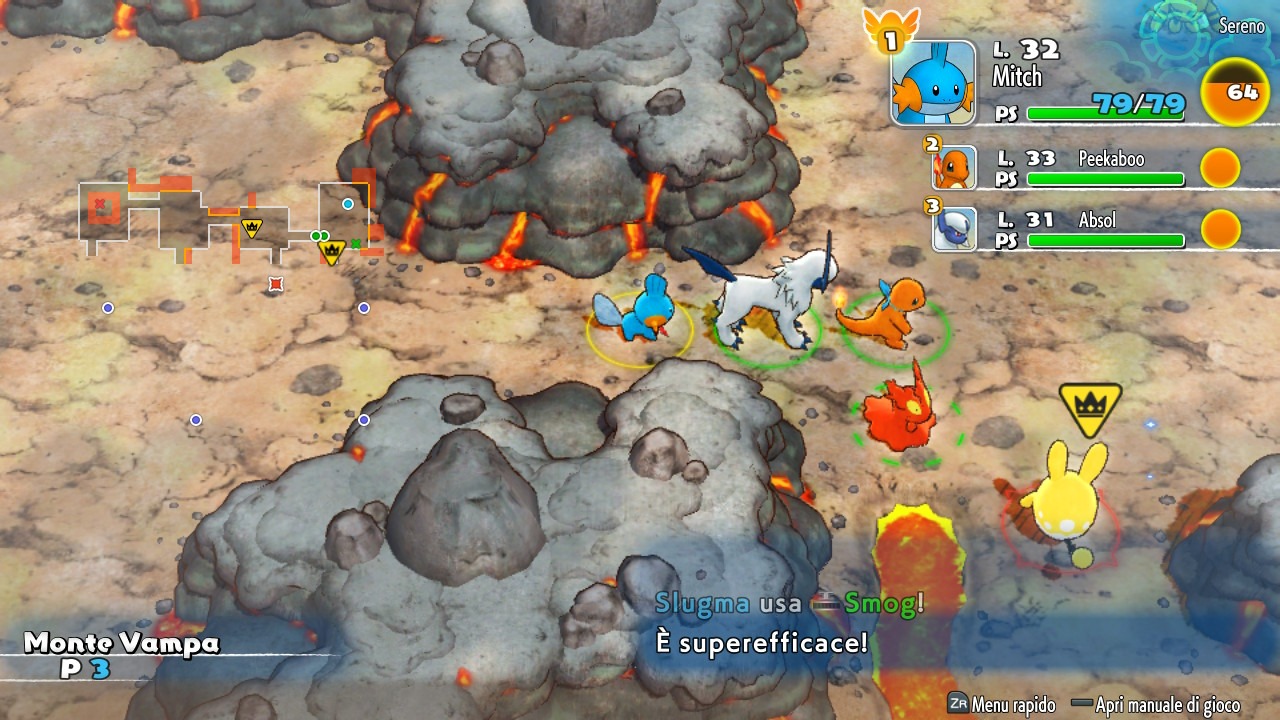1280x720 pixels.
Task: Choose Peekaboo's Charmander party portrait
Action: click(954, 168)
